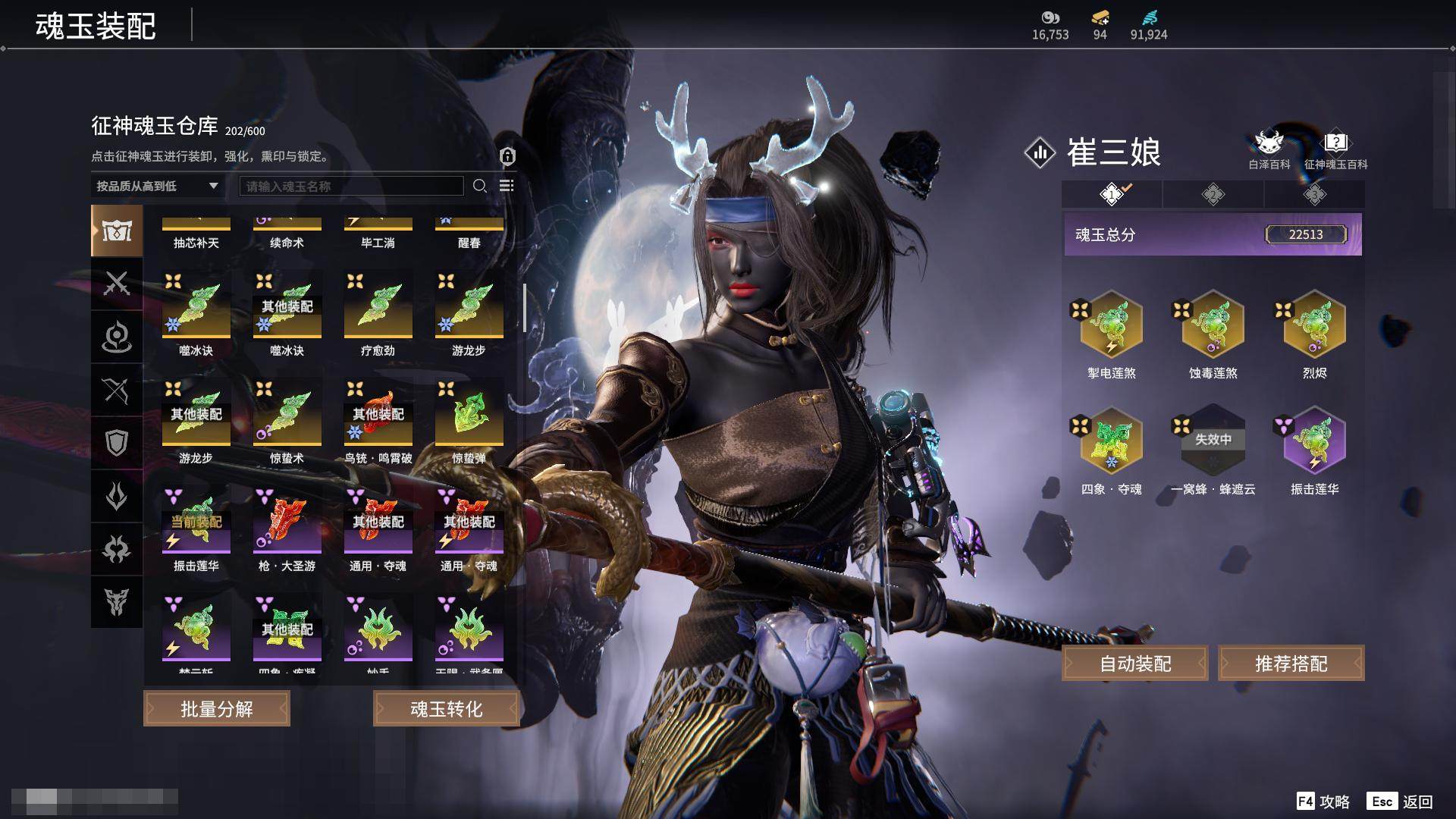Click the soul jade name search field
Viewport: 1456px width, 819px height.
point(351,186)
